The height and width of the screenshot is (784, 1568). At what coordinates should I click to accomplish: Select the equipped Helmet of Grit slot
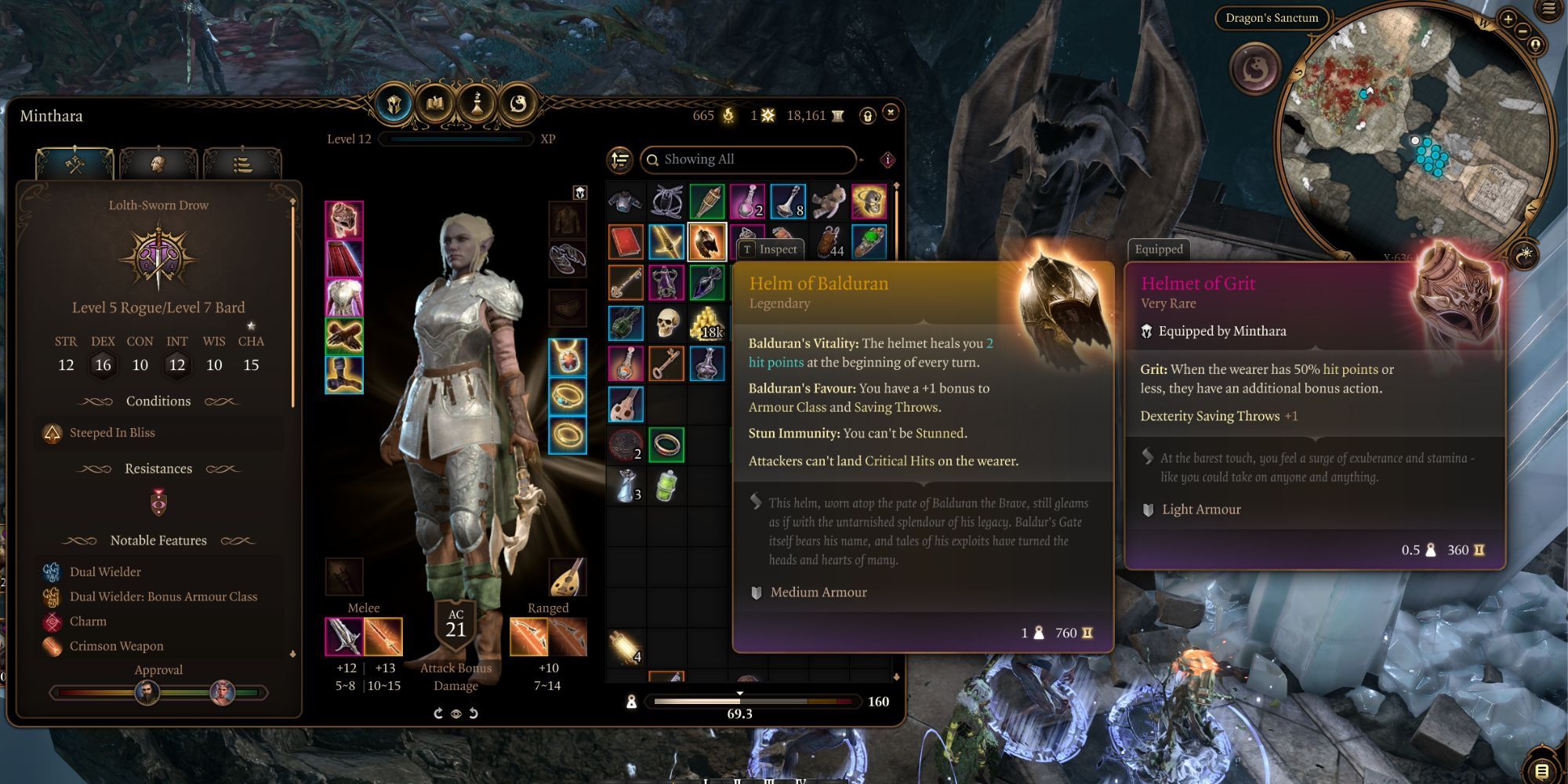[344, 220]
